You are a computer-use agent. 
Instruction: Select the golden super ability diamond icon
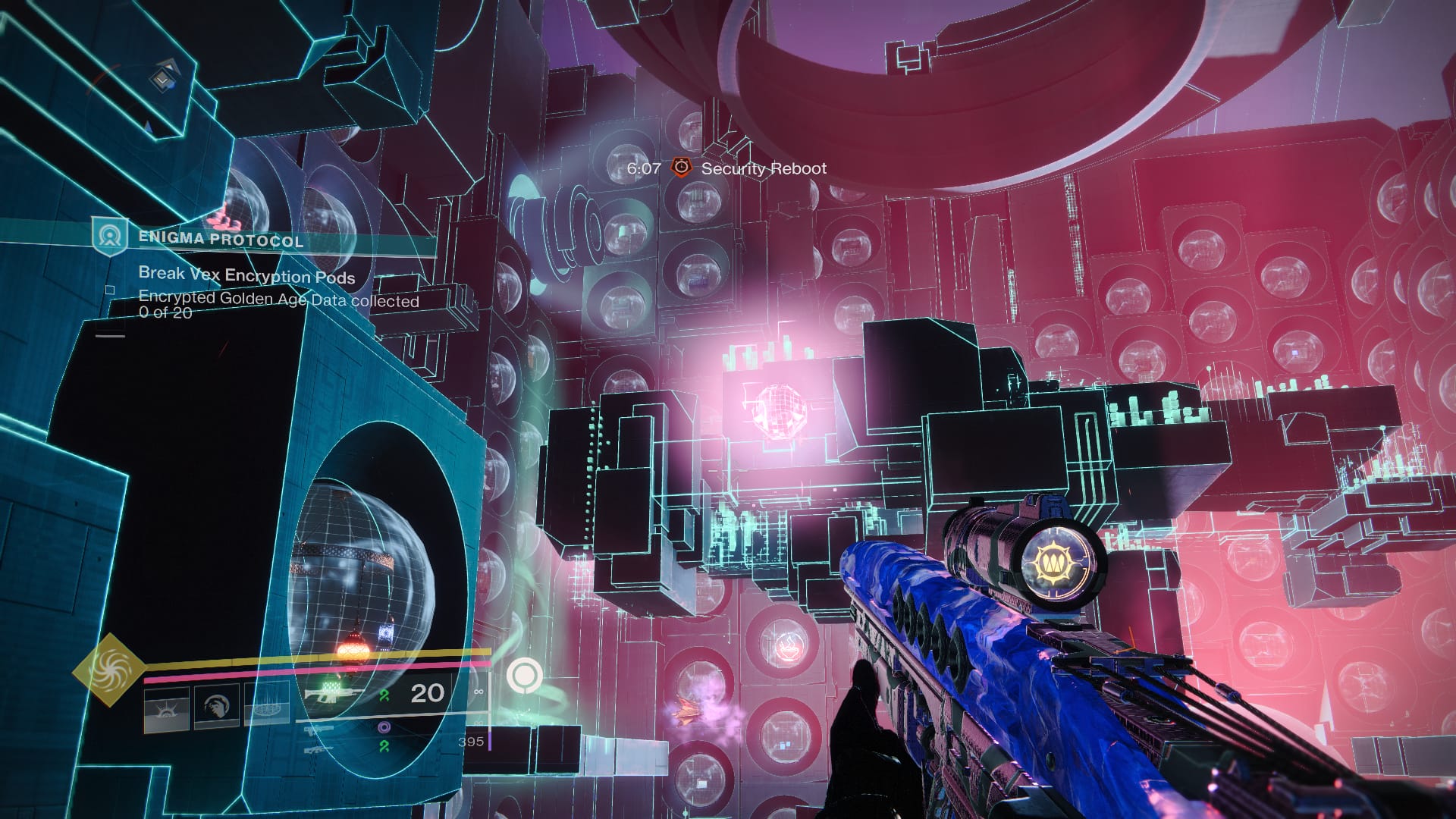[x=111, y=672]
